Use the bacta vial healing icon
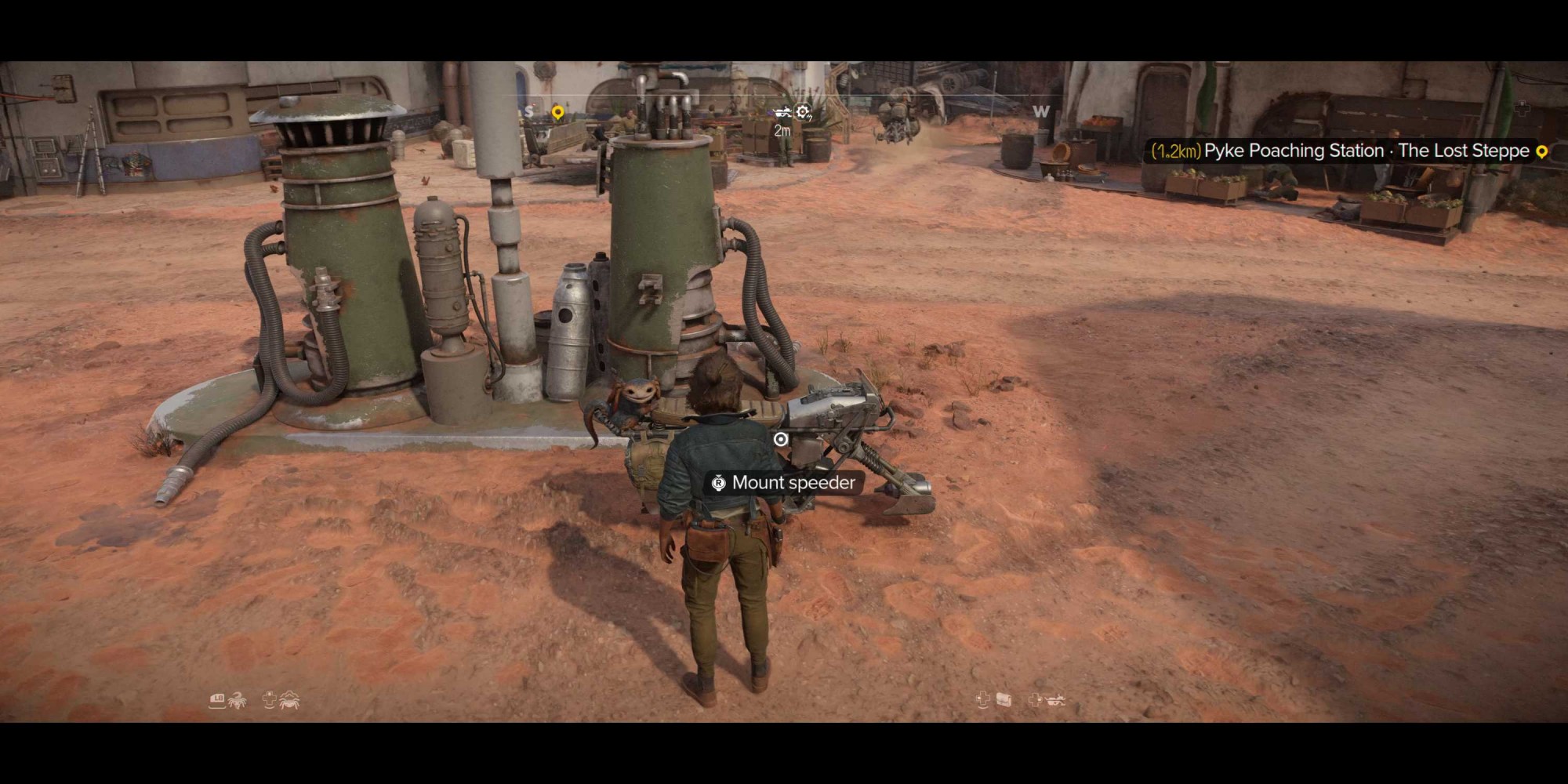 coord(1003,700)
